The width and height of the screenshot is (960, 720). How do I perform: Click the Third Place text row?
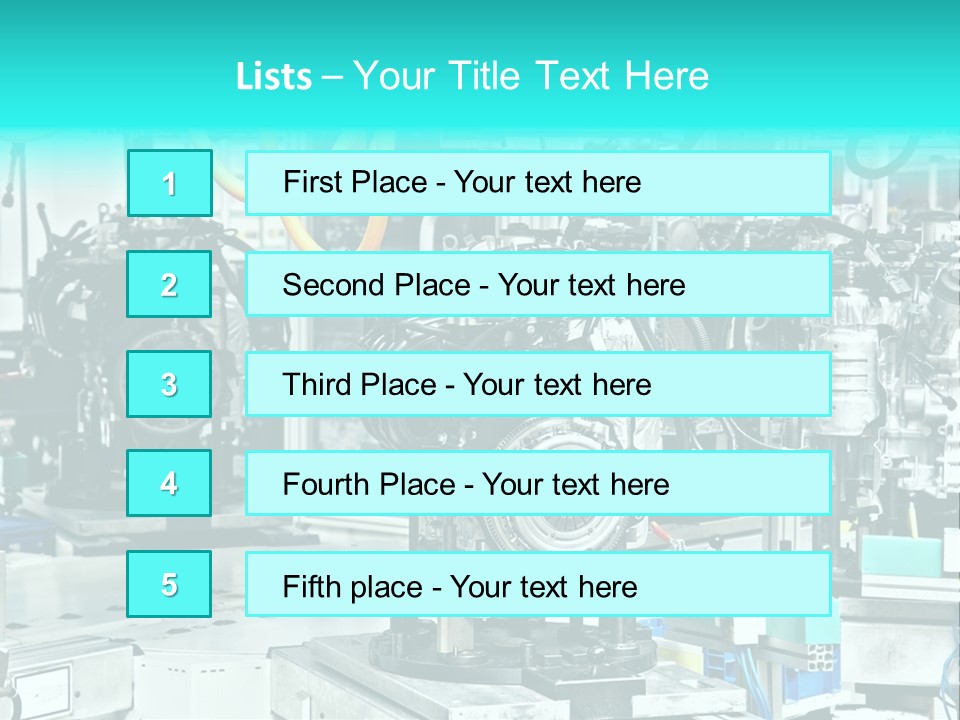pyautogui.click(x=538, y=384)
